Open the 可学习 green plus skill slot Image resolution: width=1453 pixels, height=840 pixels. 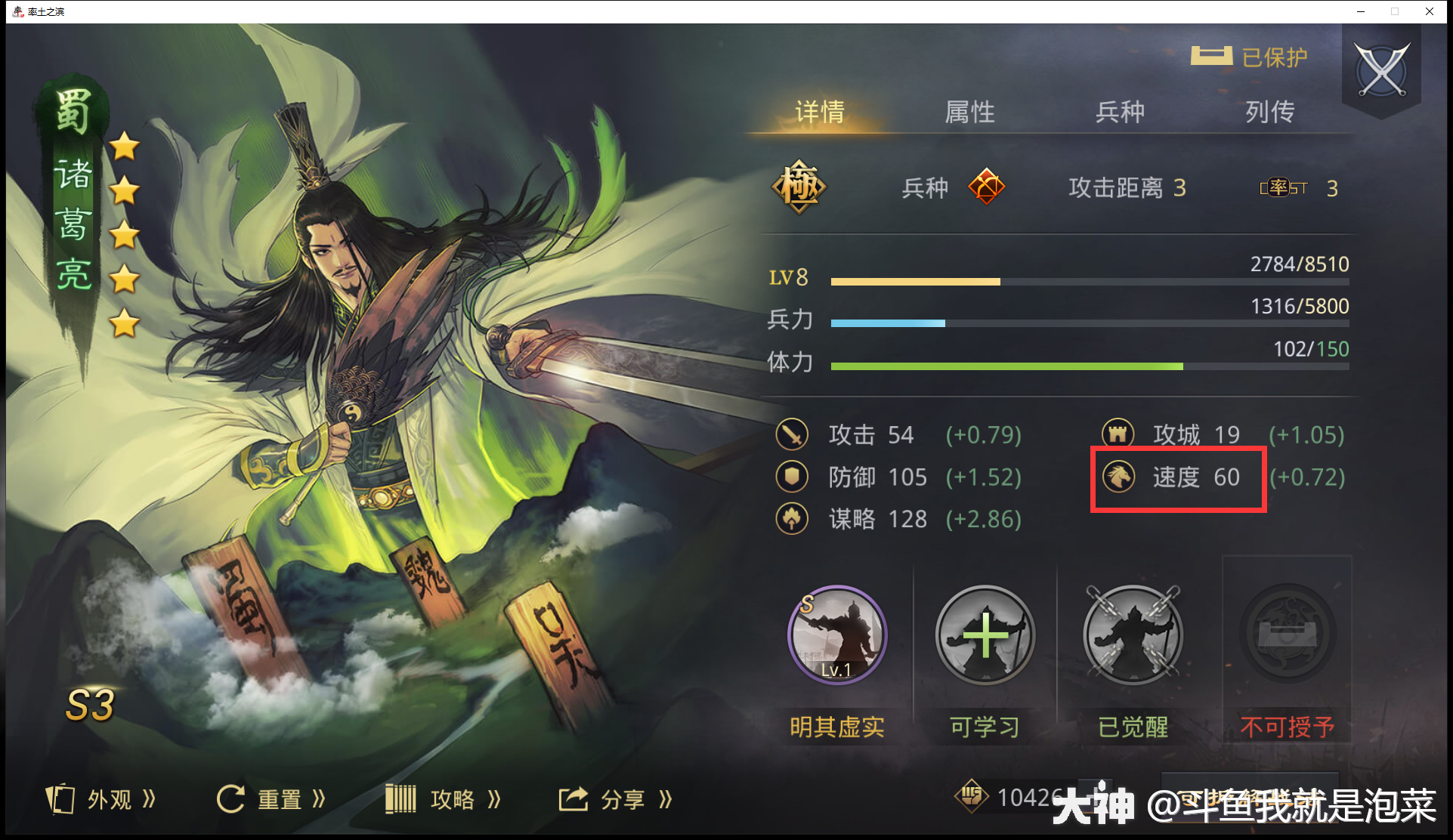pyautogui.click(x=985, y=637)
